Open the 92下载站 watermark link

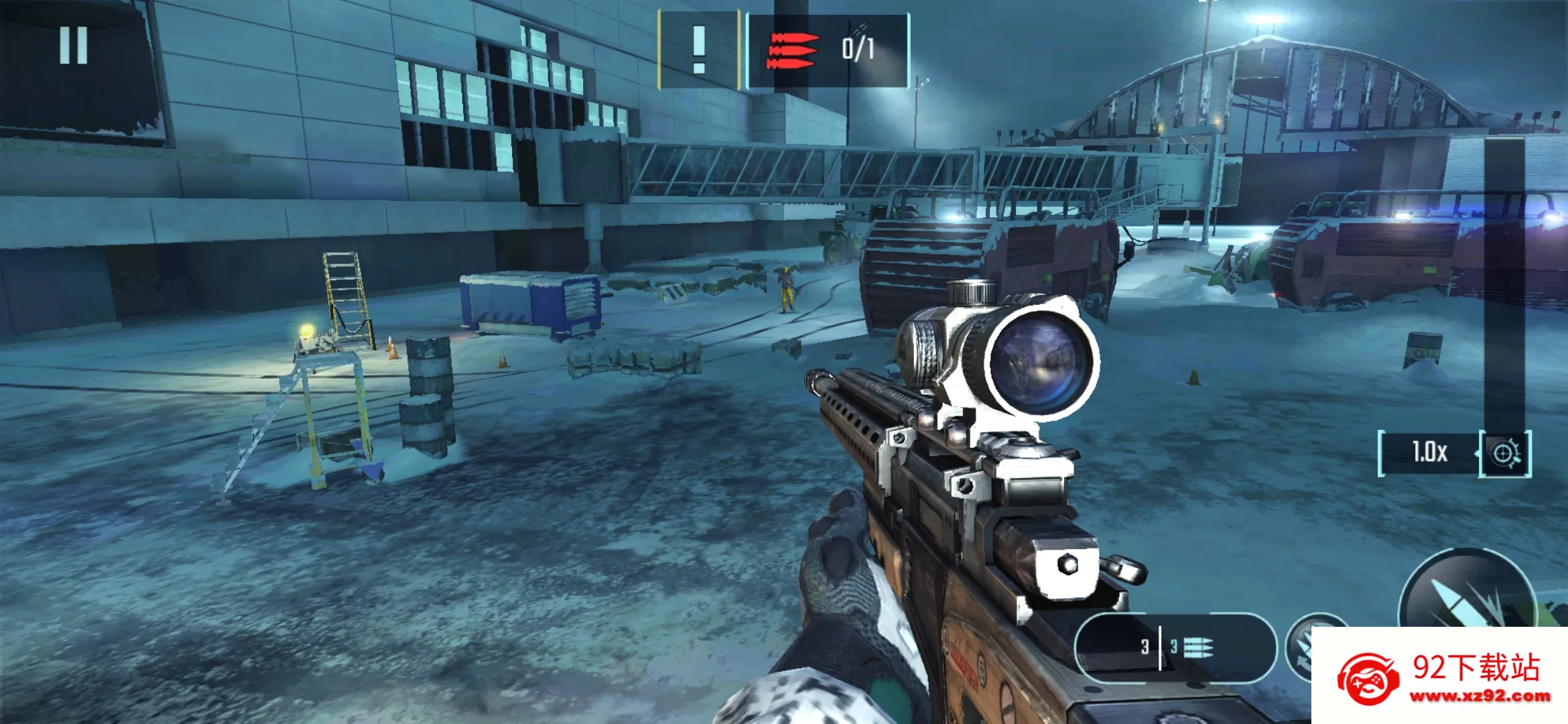(x=1441, y=677)
